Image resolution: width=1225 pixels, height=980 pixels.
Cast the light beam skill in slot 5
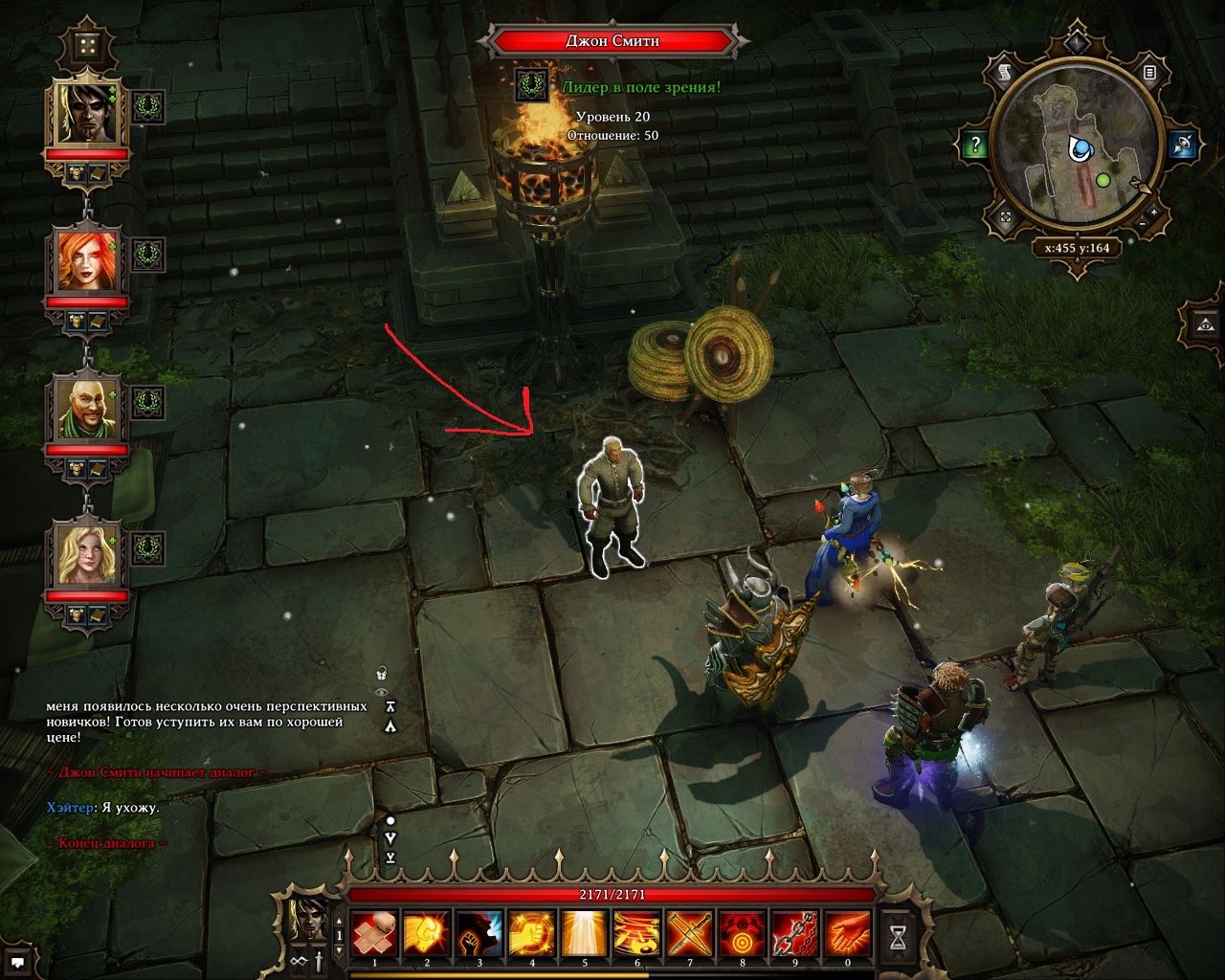click(585, 931)
